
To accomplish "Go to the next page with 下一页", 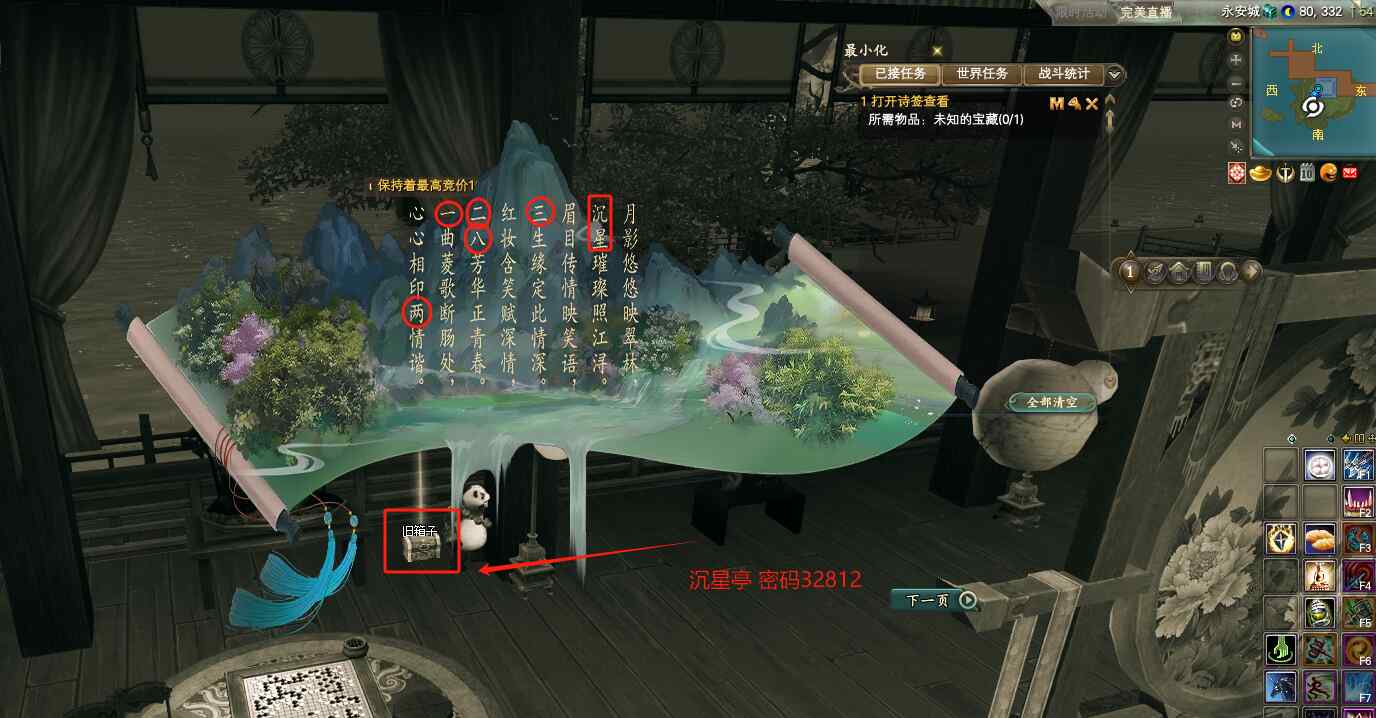I will click(x=934, y=600).
